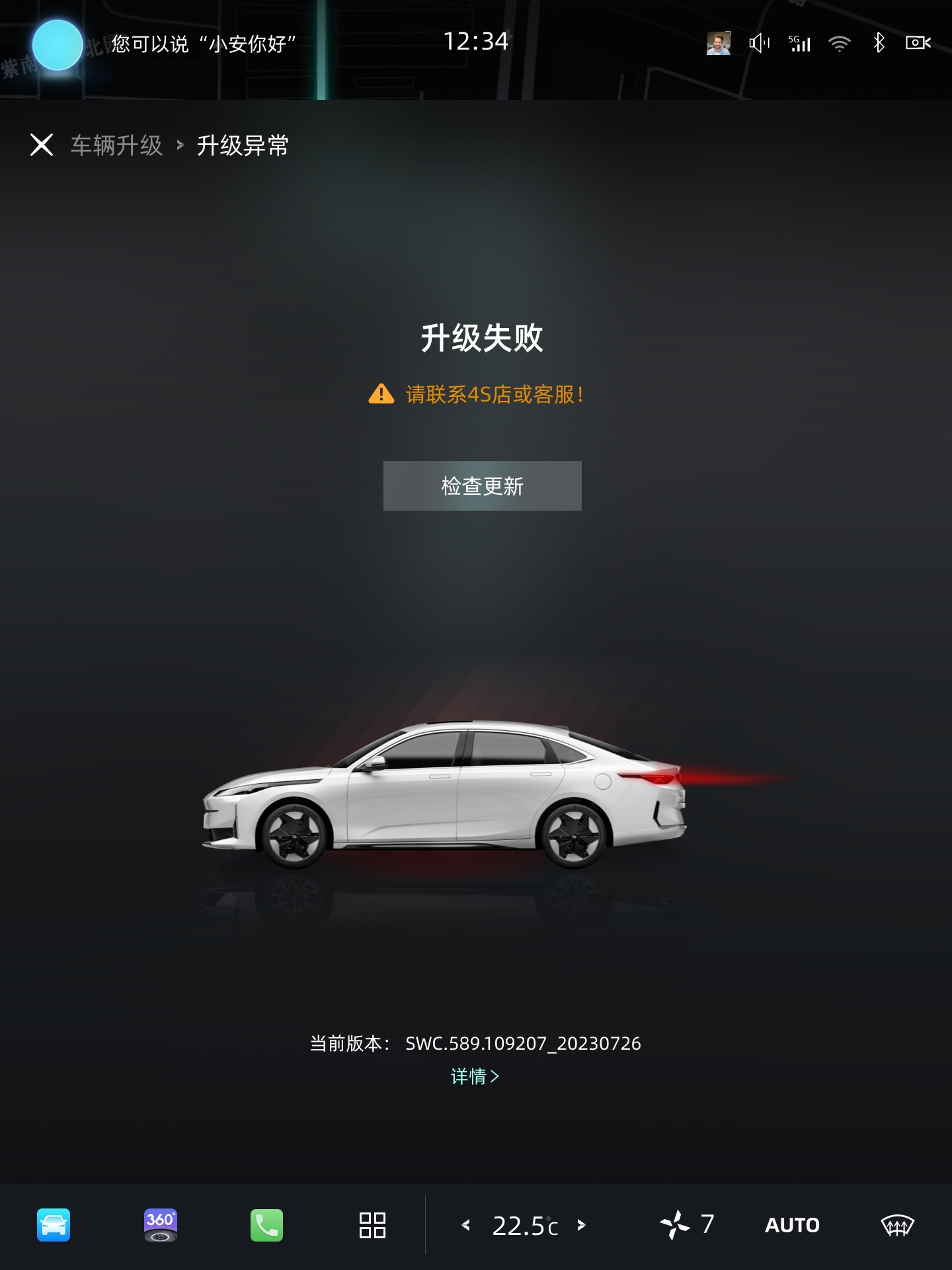Close the upgrade error page
The image size is (952, 1270).
(42, 145)
